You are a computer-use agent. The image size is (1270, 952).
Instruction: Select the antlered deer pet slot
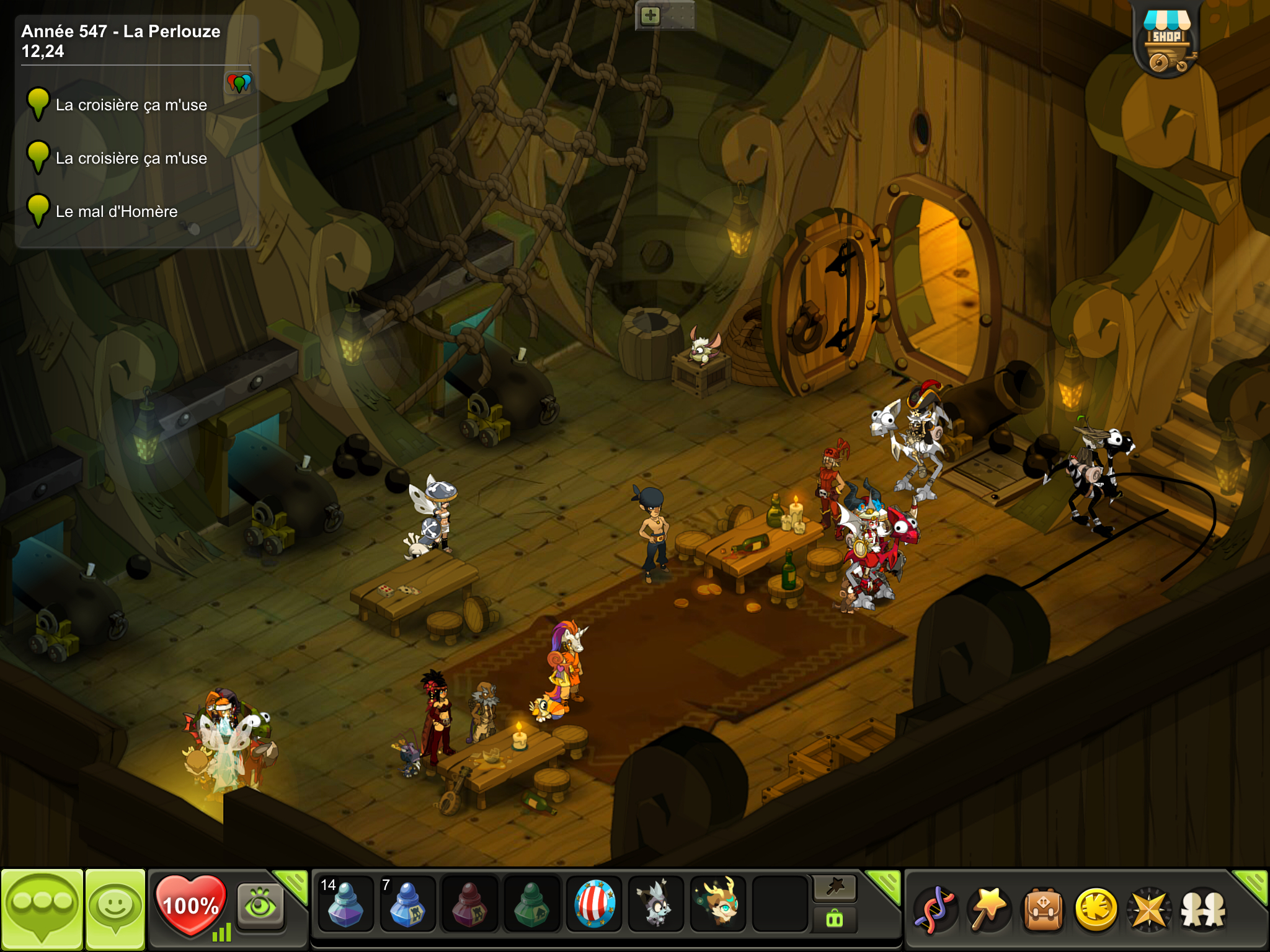pos(718,904)
